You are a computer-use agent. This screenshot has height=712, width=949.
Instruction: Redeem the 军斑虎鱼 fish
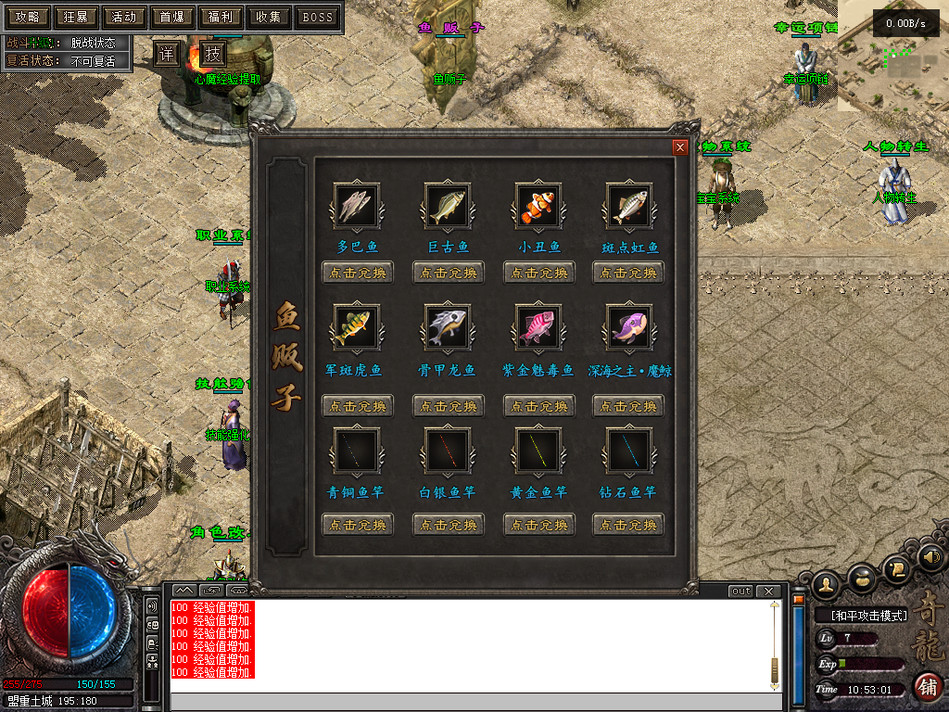357,406
